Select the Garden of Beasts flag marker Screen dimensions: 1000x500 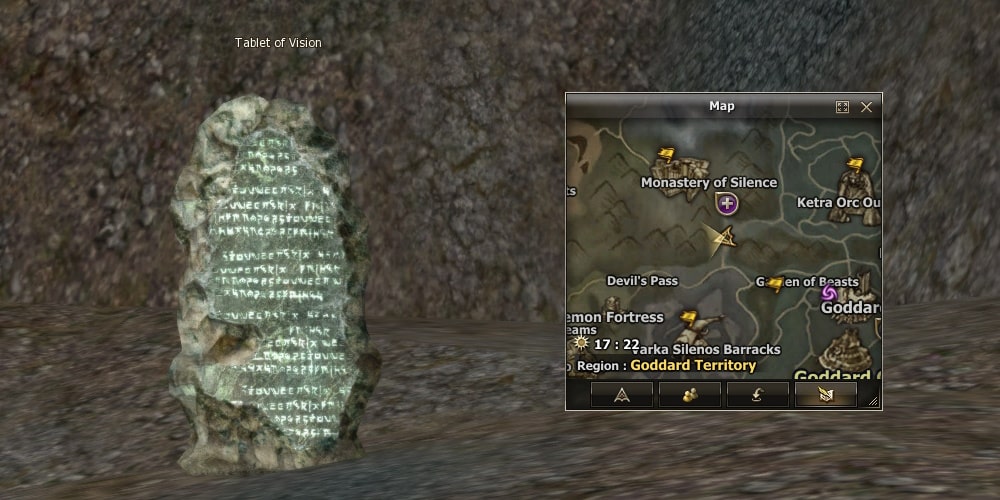pos(775,284)
